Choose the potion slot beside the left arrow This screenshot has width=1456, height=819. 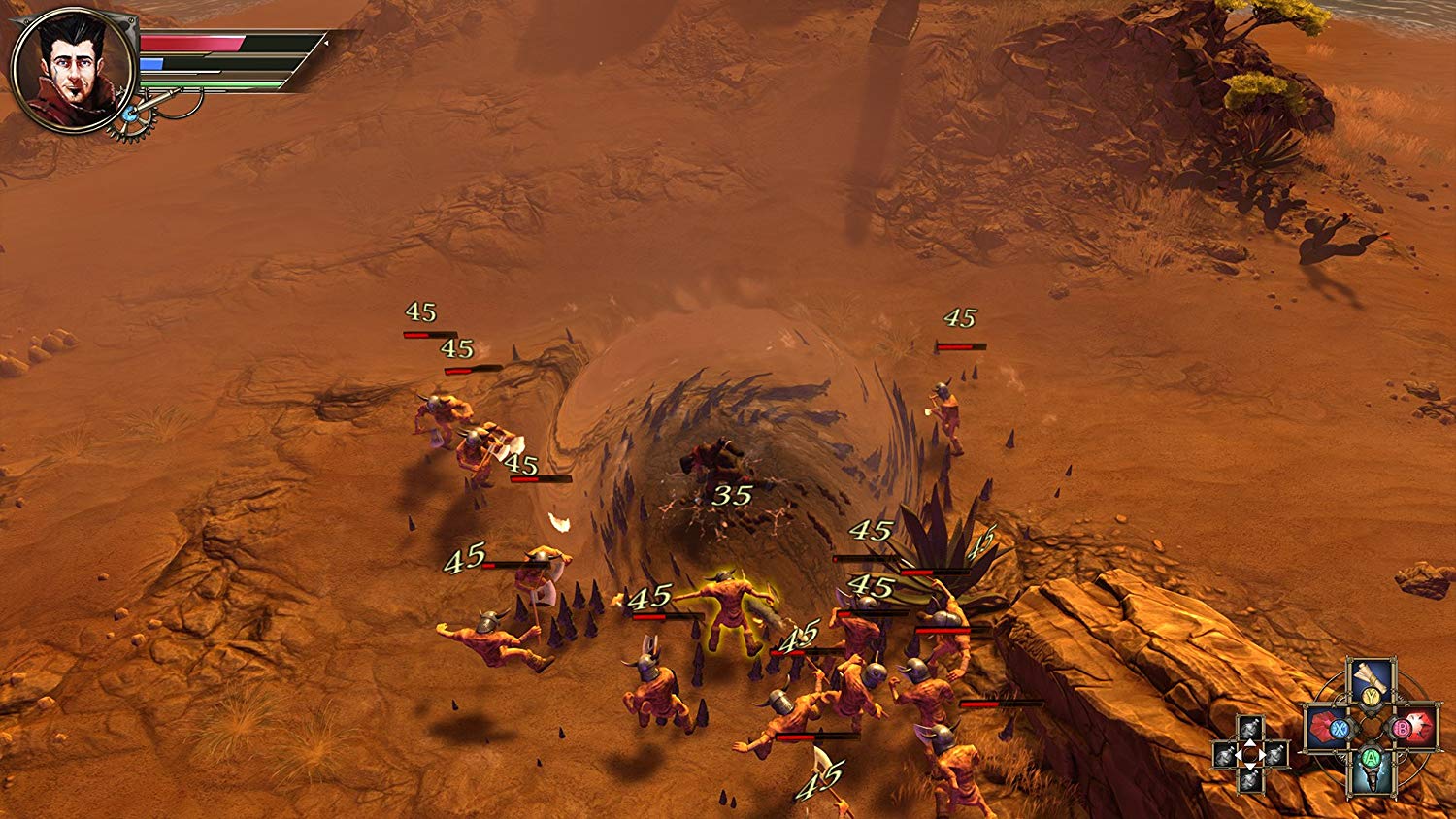[x=1225, y=754]
